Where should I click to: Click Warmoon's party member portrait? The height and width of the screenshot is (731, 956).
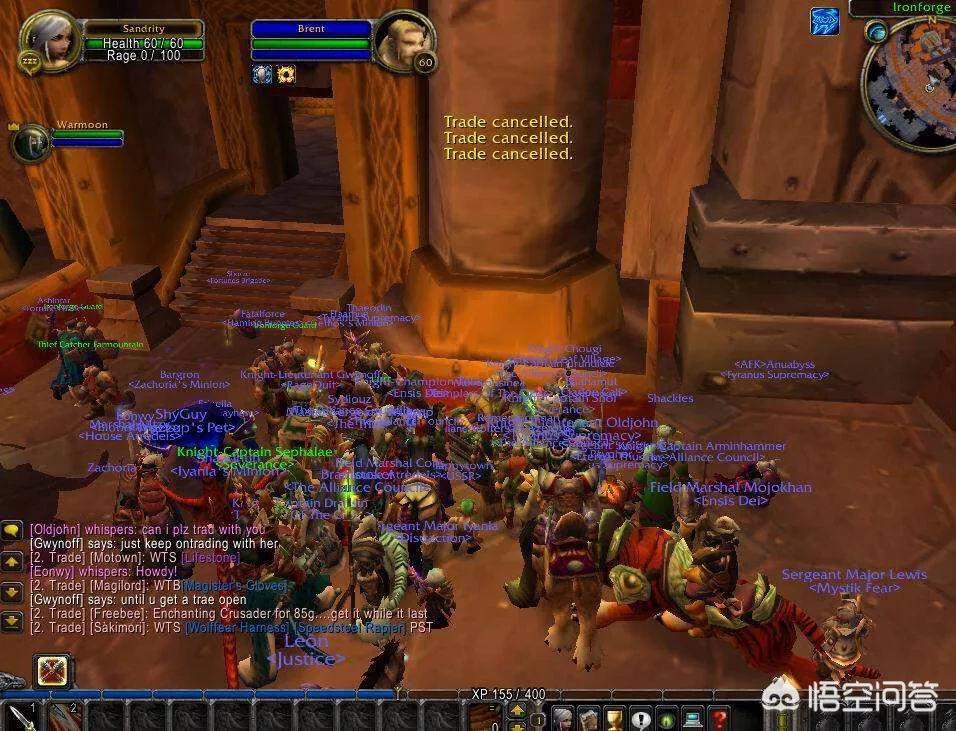[x=29, y=142]
